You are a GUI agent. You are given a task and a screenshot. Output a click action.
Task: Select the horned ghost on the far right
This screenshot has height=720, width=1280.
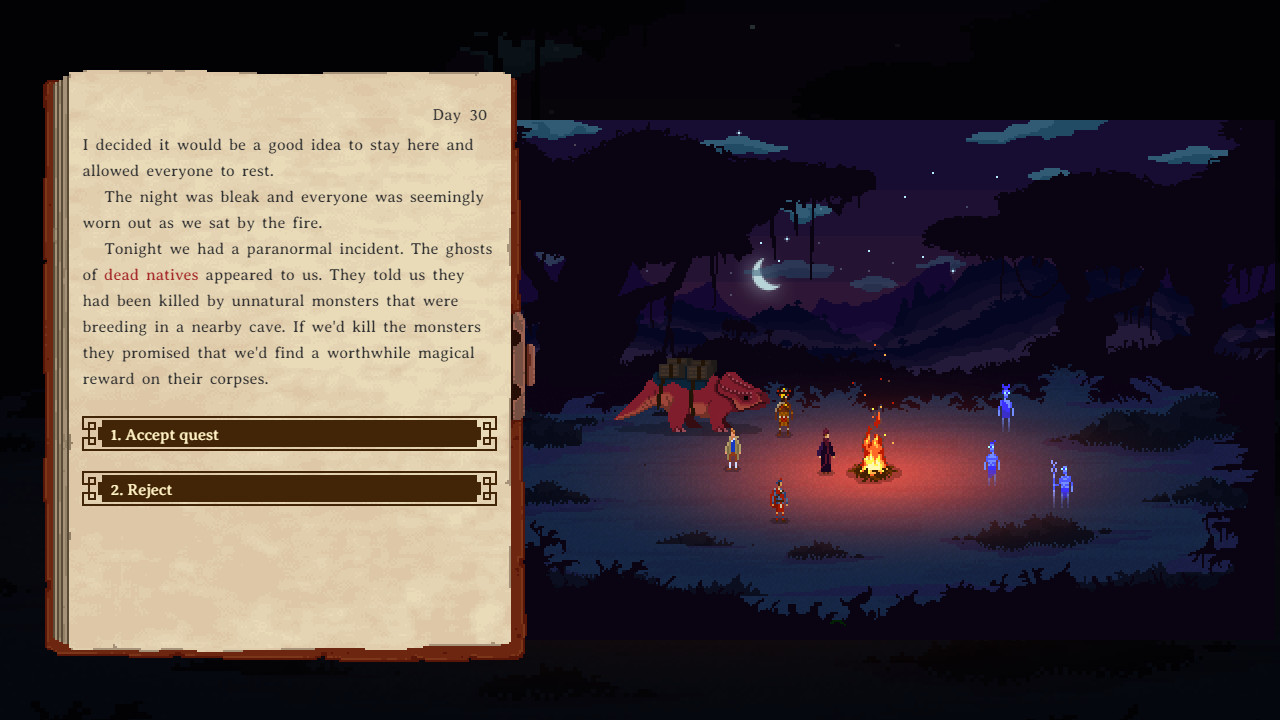(x=1005, y=406)
